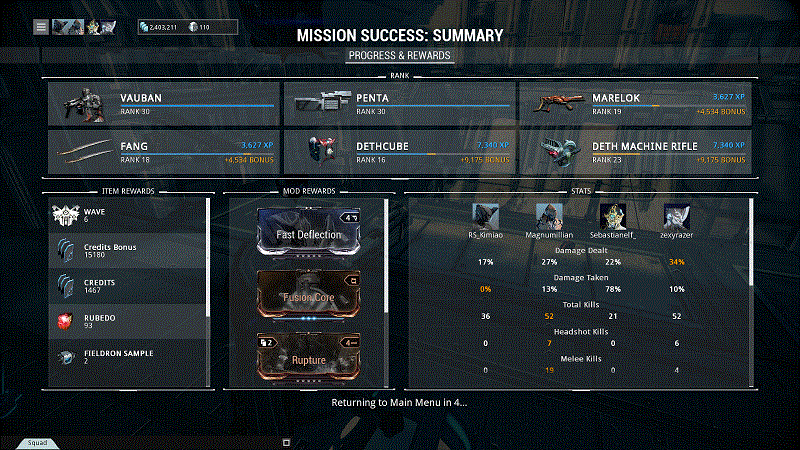The width and height of the screenshot is (800, 450).
Task: Select the Penta weapon rank panel
Action: pos(399,104)
